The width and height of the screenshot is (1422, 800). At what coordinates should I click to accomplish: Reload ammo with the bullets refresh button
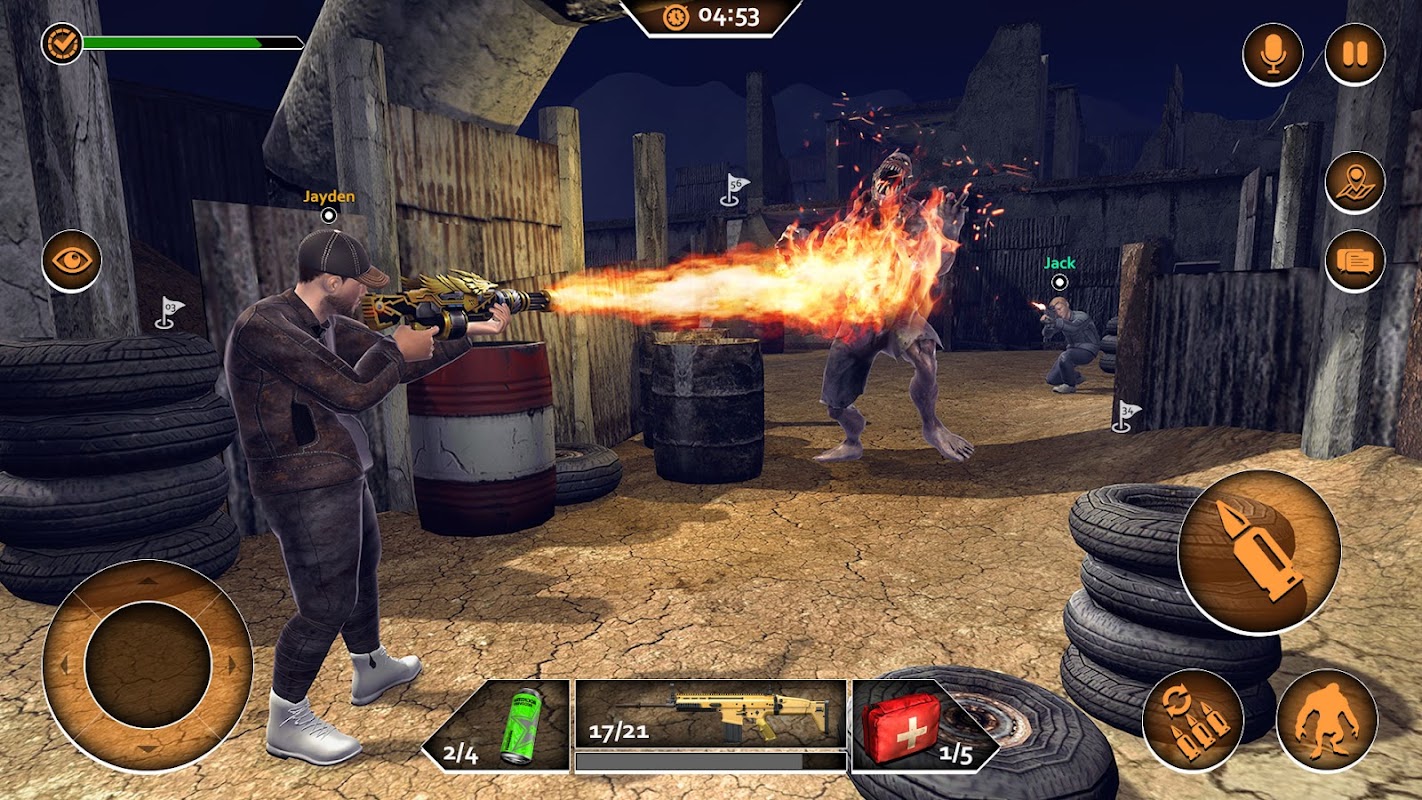point(1192,720)
